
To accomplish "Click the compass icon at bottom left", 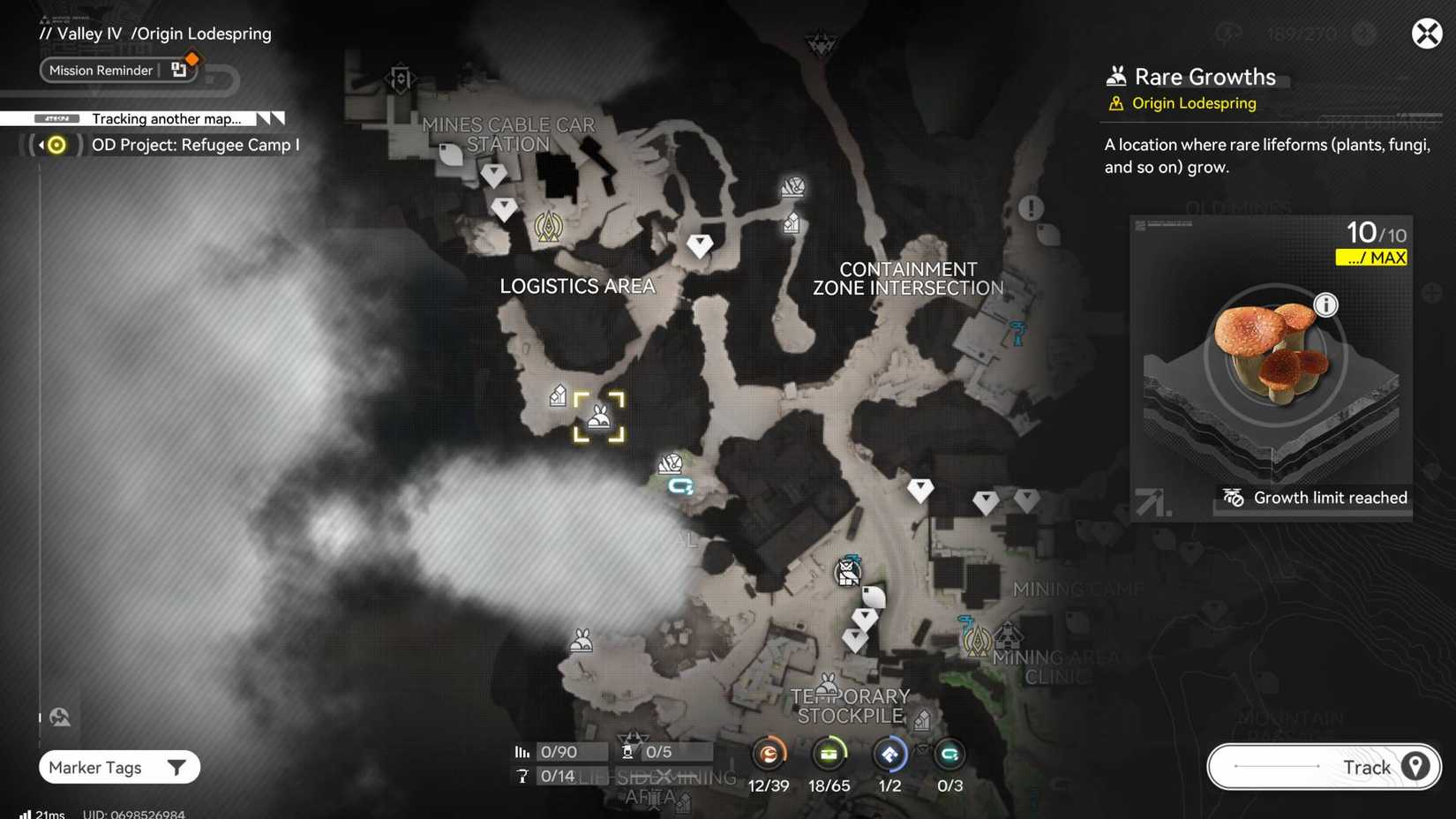I will pyautogui.click(x=58, y=717).
